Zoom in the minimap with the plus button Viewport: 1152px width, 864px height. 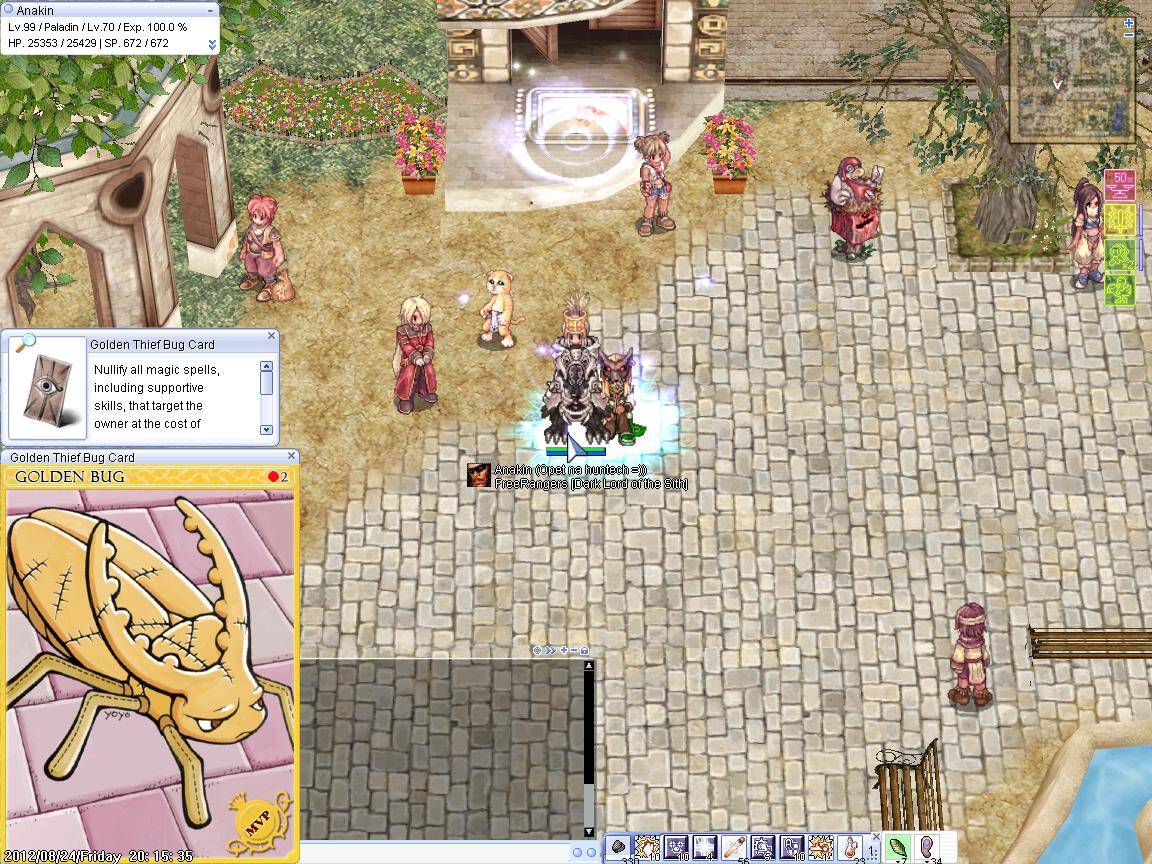[1129, 22]
